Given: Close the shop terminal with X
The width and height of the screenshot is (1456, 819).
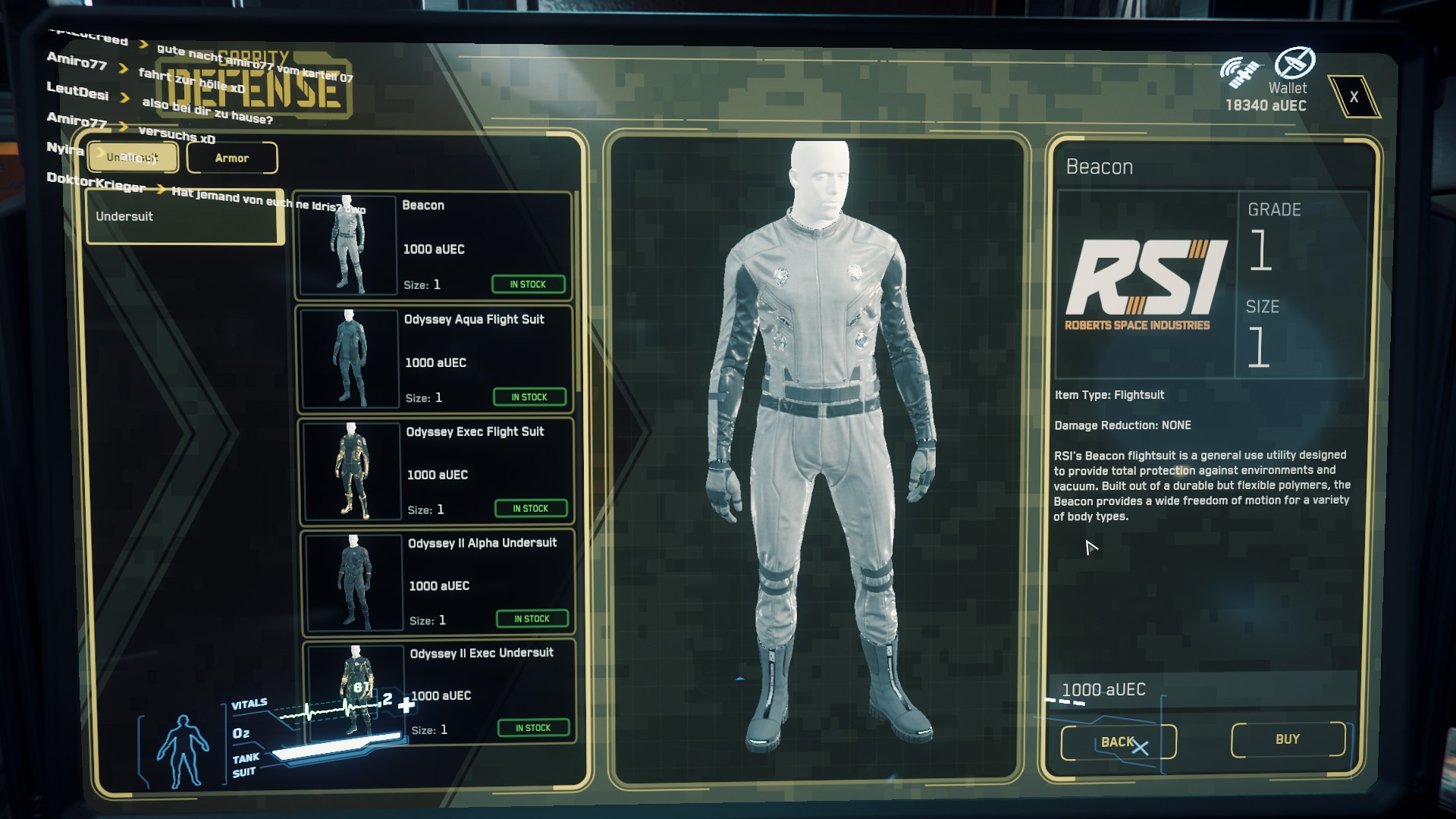Looking at the screenshot, I should pos(1354,97).
